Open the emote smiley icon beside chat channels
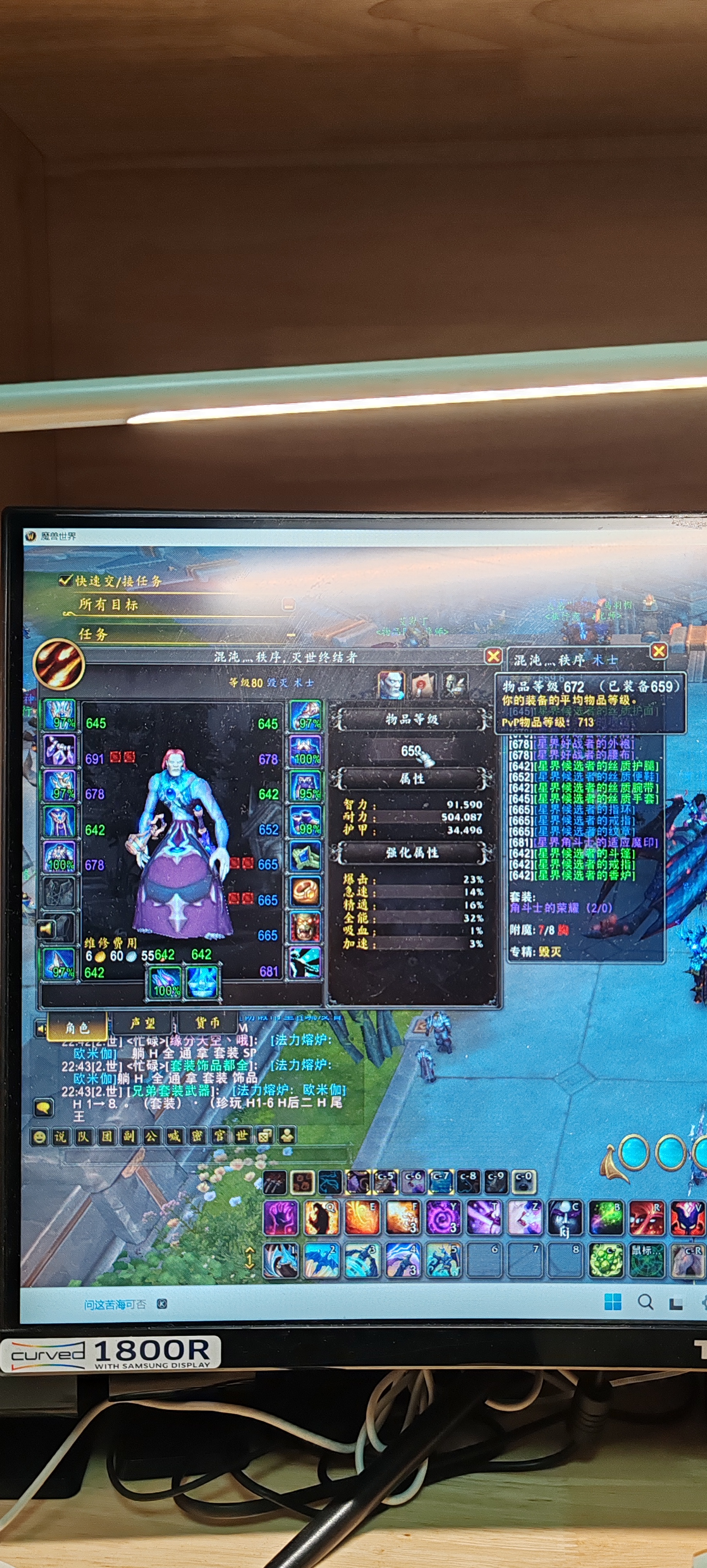This screenshot has height=1568, width=707. pyautogui.click(x=40, y=1136)
